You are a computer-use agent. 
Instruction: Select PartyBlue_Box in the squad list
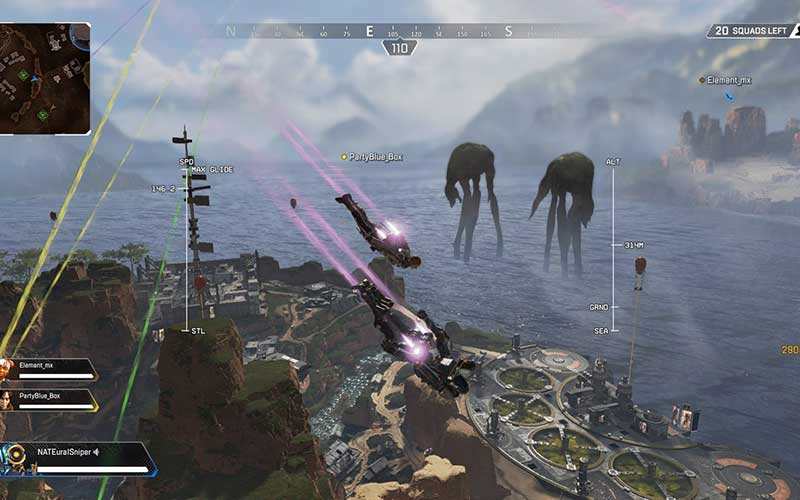click(x=50, y=399)
